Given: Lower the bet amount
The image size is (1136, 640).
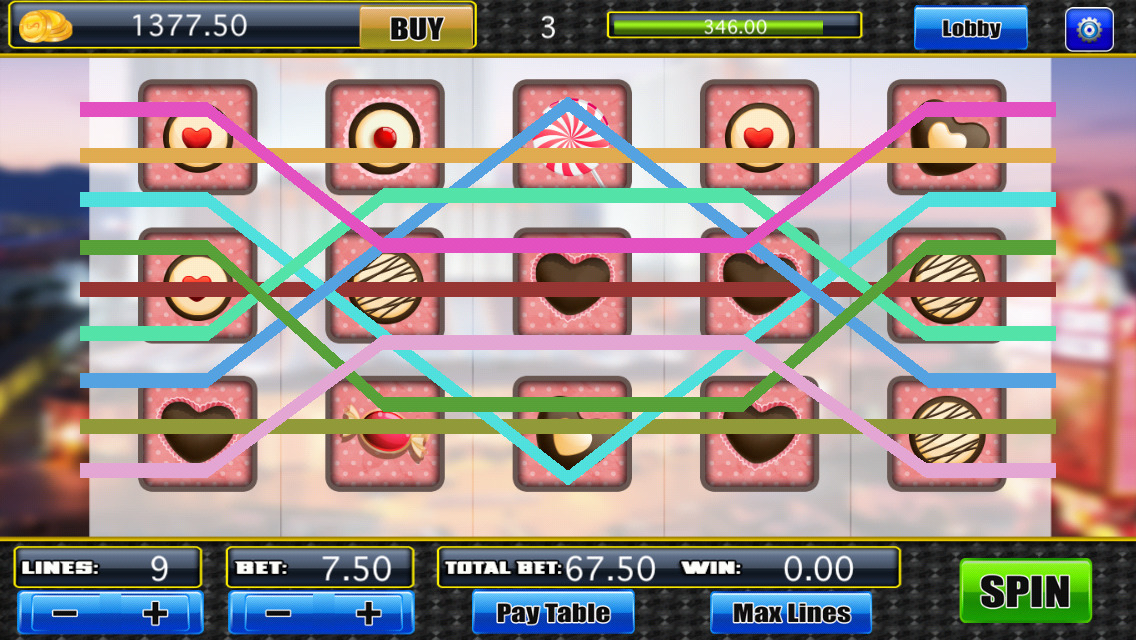Looking at the screenshot, I should pyautogui.click(x=277, y=612).
